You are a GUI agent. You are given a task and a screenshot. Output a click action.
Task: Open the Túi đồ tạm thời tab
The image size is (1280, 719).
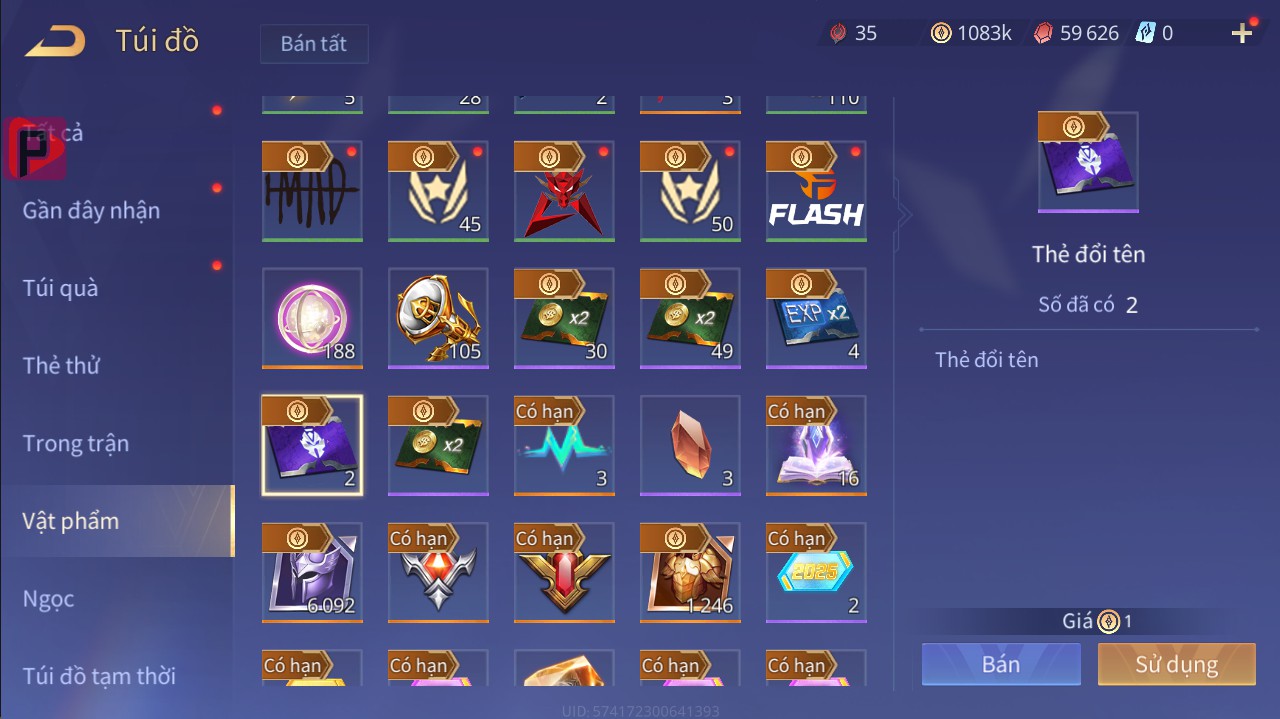(x=99, y=676)
